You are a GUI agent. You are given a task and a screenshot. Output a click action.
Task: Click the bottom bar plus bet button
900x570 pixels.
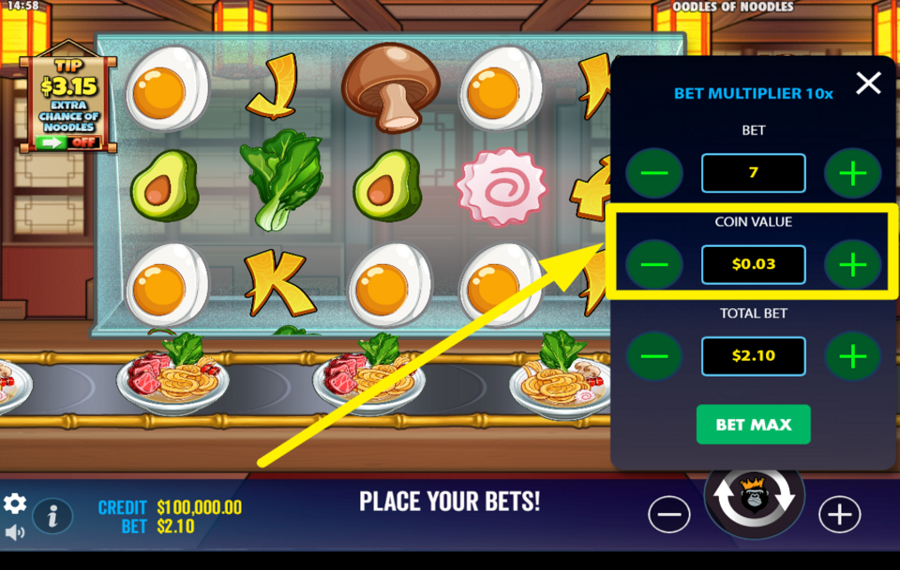839,514
